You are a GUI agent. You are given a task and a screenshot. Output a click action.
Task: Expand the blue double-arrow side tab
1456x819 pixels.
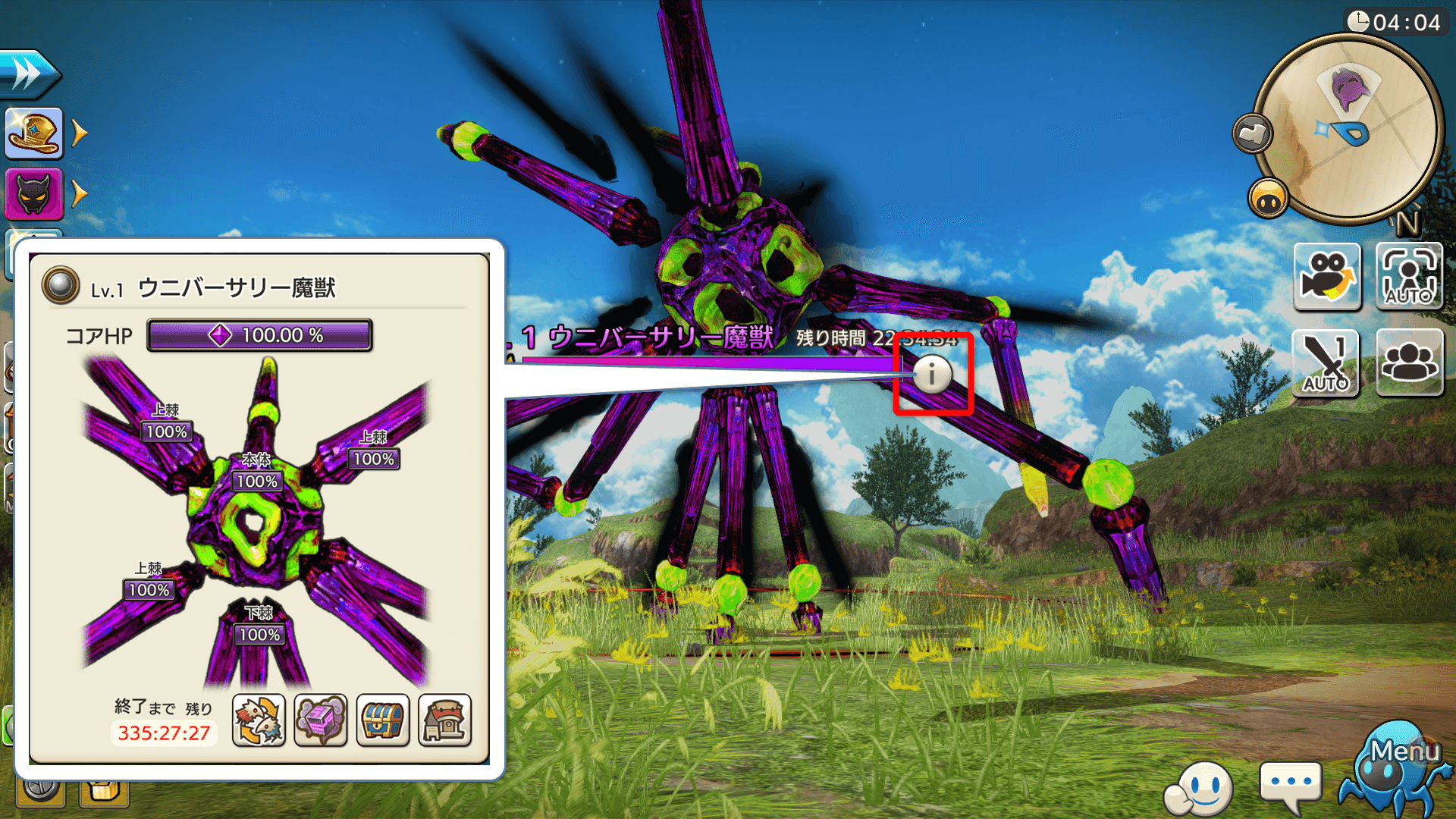click(x=29, y=74)
